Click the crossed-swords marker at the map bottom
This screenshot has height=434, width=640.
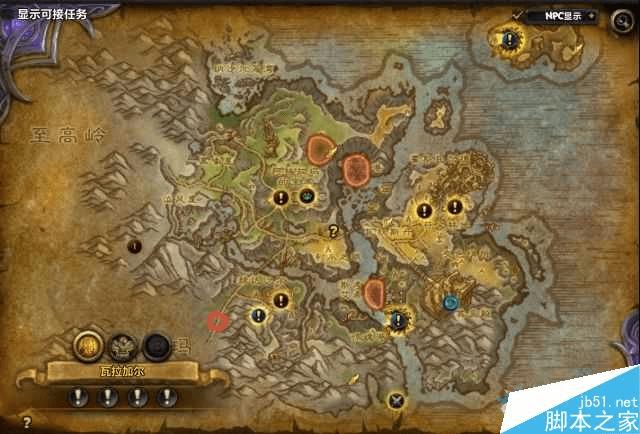click(x=398, y=401)
